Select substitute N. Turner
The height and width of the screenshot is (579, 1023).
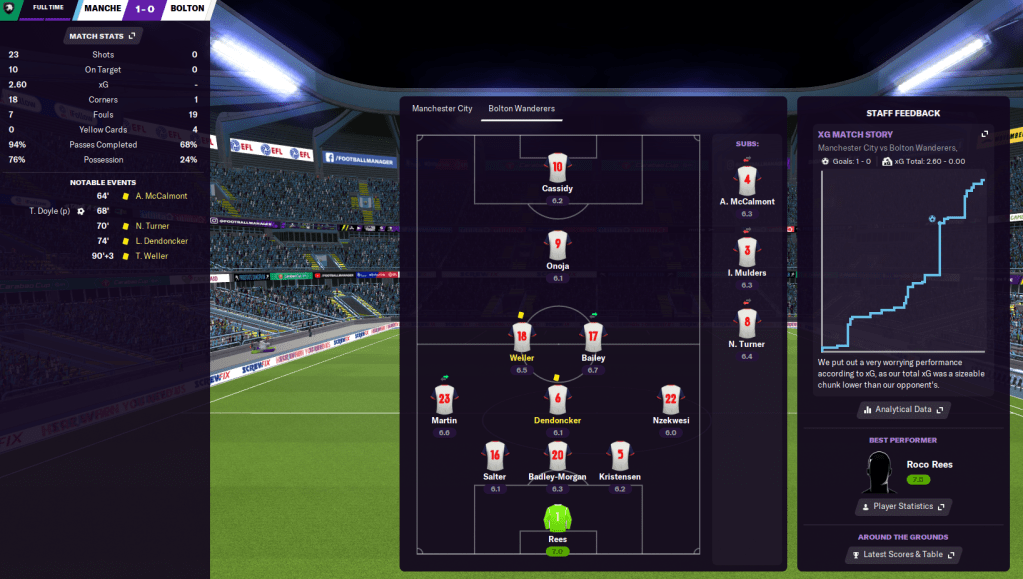click(746, 324)
